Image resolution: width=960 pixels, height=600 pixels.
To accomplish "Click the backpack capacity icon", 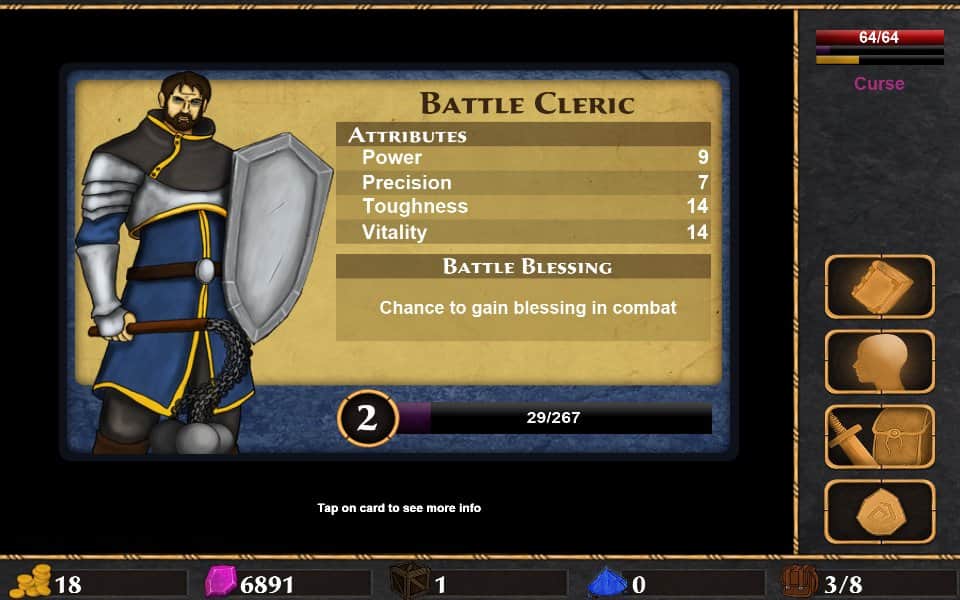I will pos(799,582).
